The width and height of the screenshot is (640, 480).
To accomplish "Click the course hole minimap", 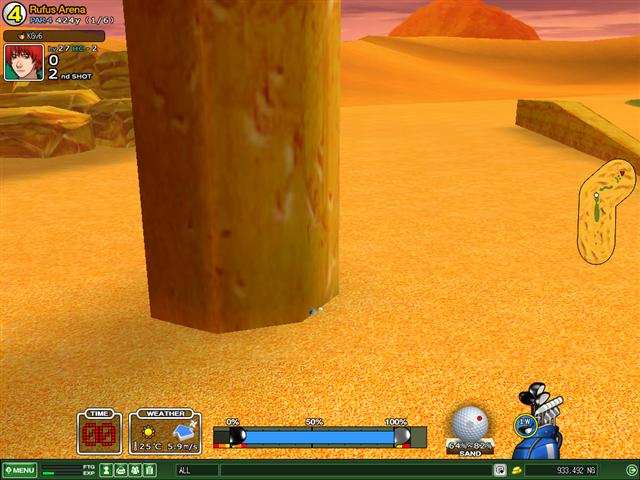I will point(604,209).
